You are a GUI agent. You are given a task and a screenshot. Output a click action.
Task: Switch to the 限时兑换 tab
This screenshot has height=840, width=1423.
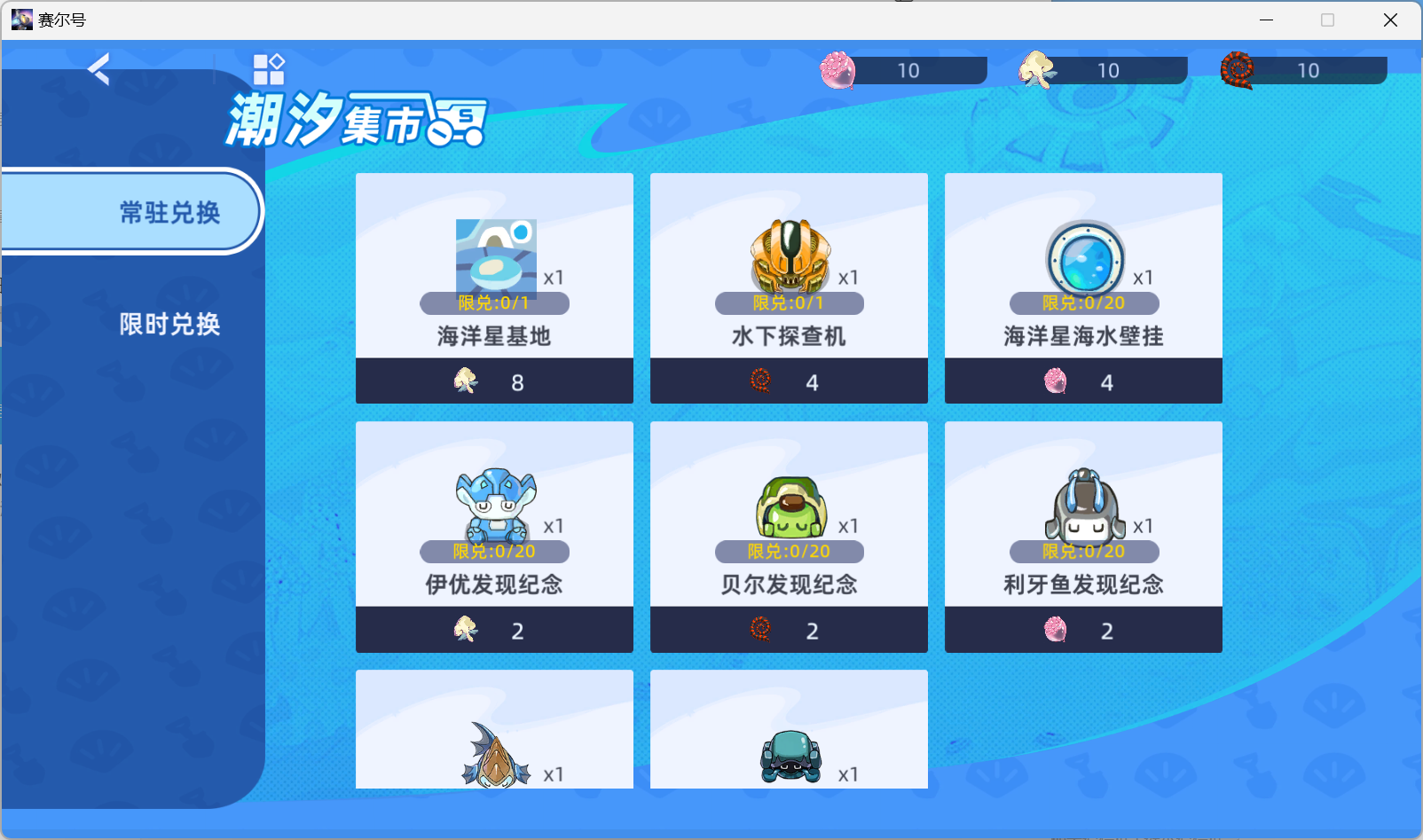(x=168, y=325)
